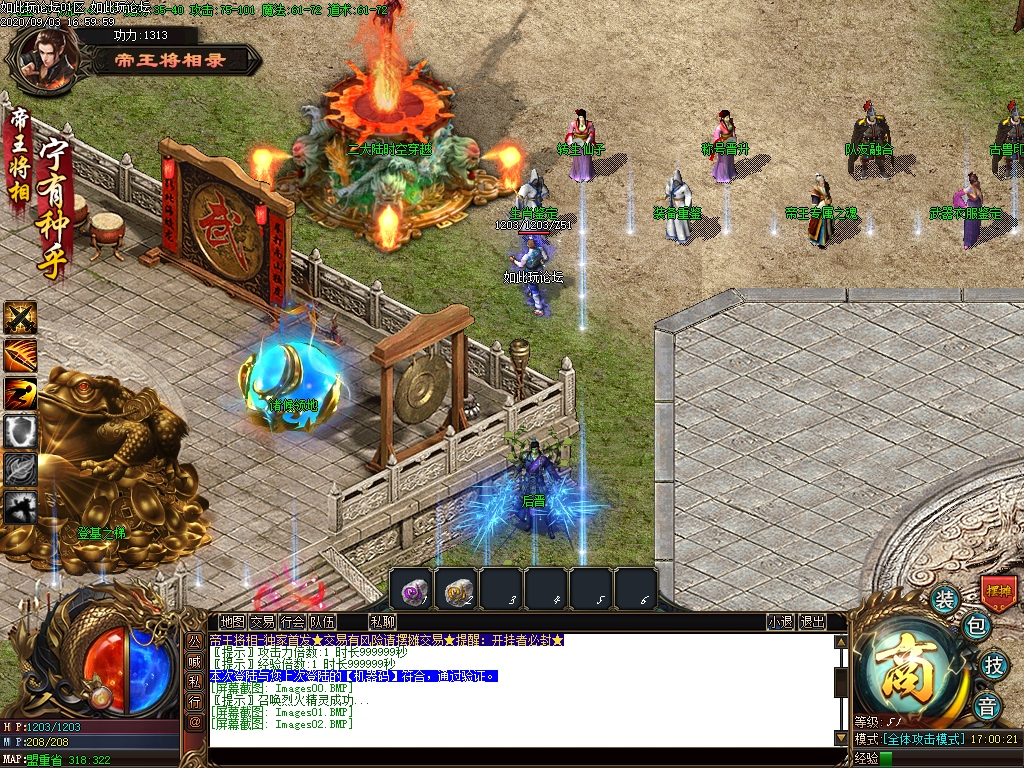
Task: Click the 小退 logout button
Action: [x=781, y=622]
